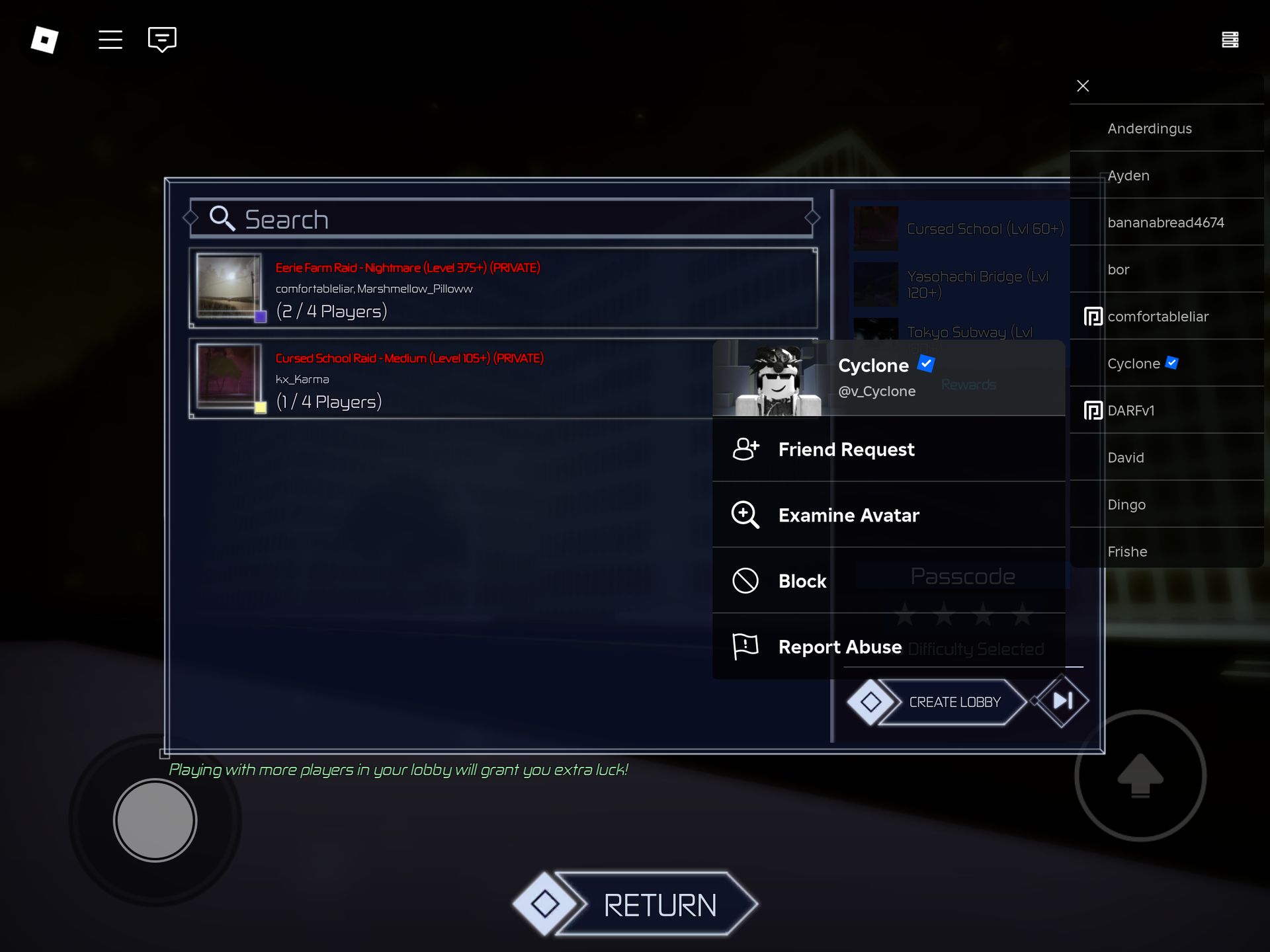Click the lobby Search field
The image size is (1270, 952).
tap(501, 219)
